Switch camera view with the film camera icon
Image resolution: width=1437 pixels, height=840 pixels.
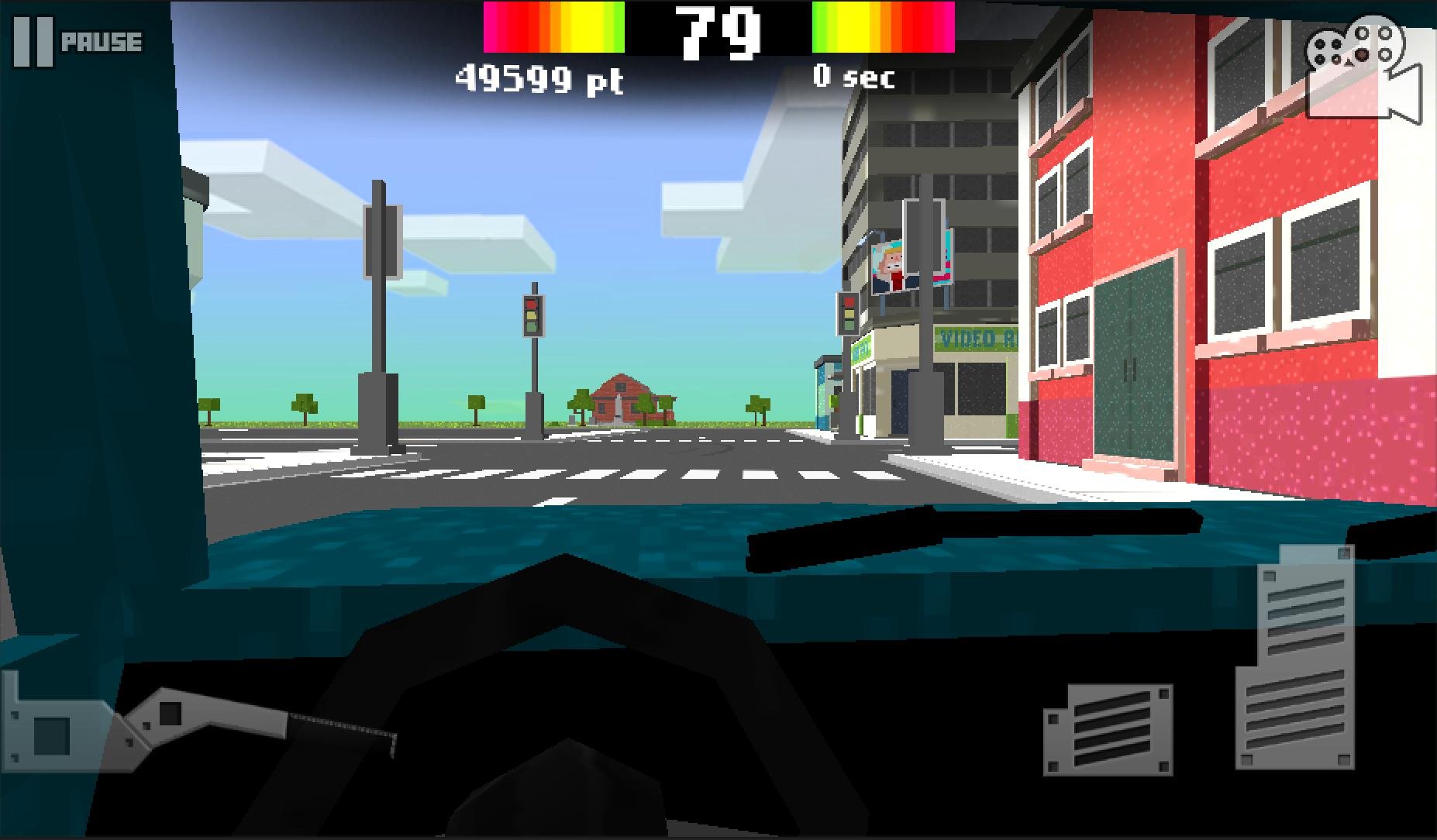1363,71
